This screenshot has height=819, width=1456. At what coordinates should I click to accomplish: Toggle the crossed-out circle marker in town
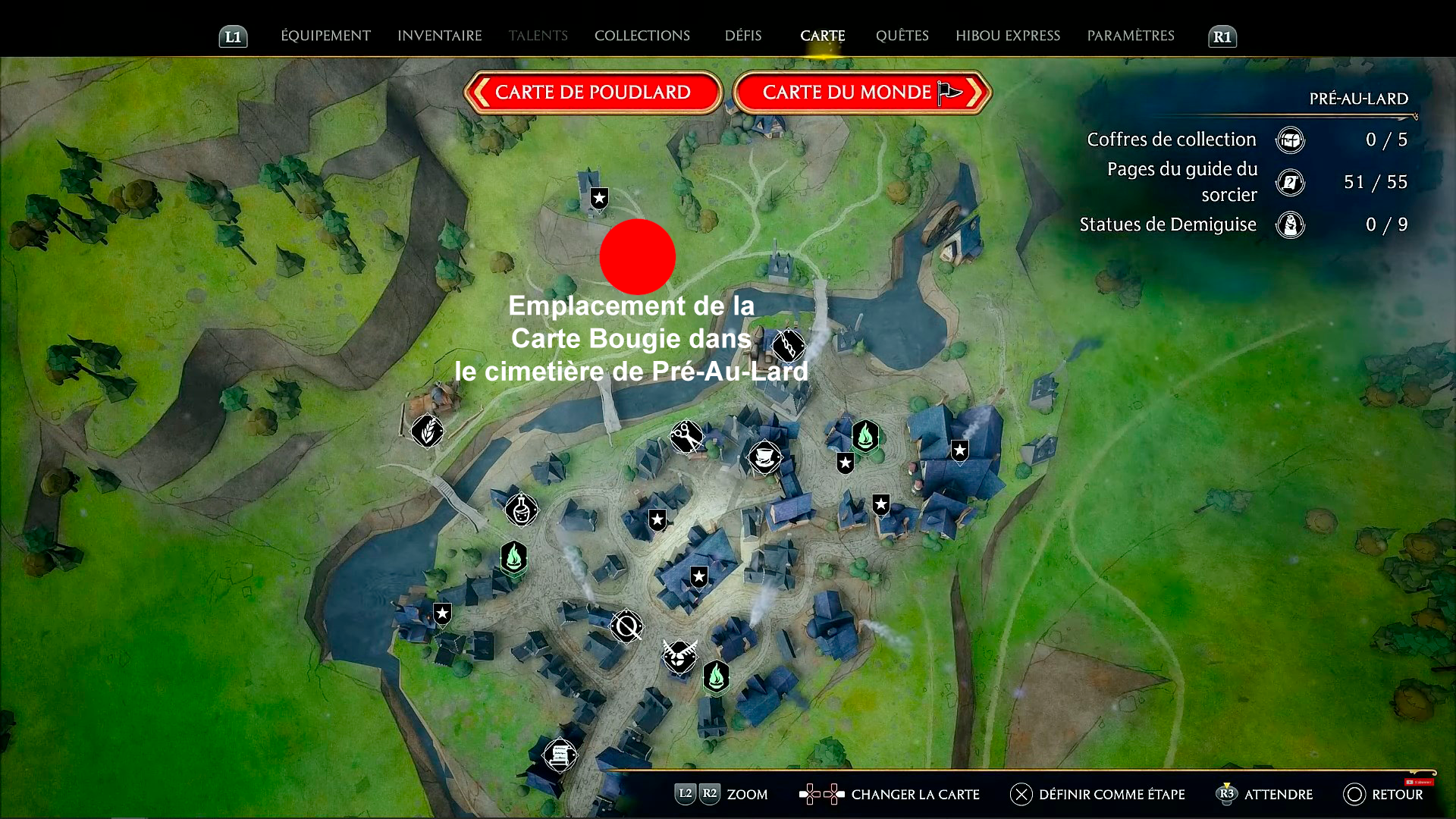(626, 627)
